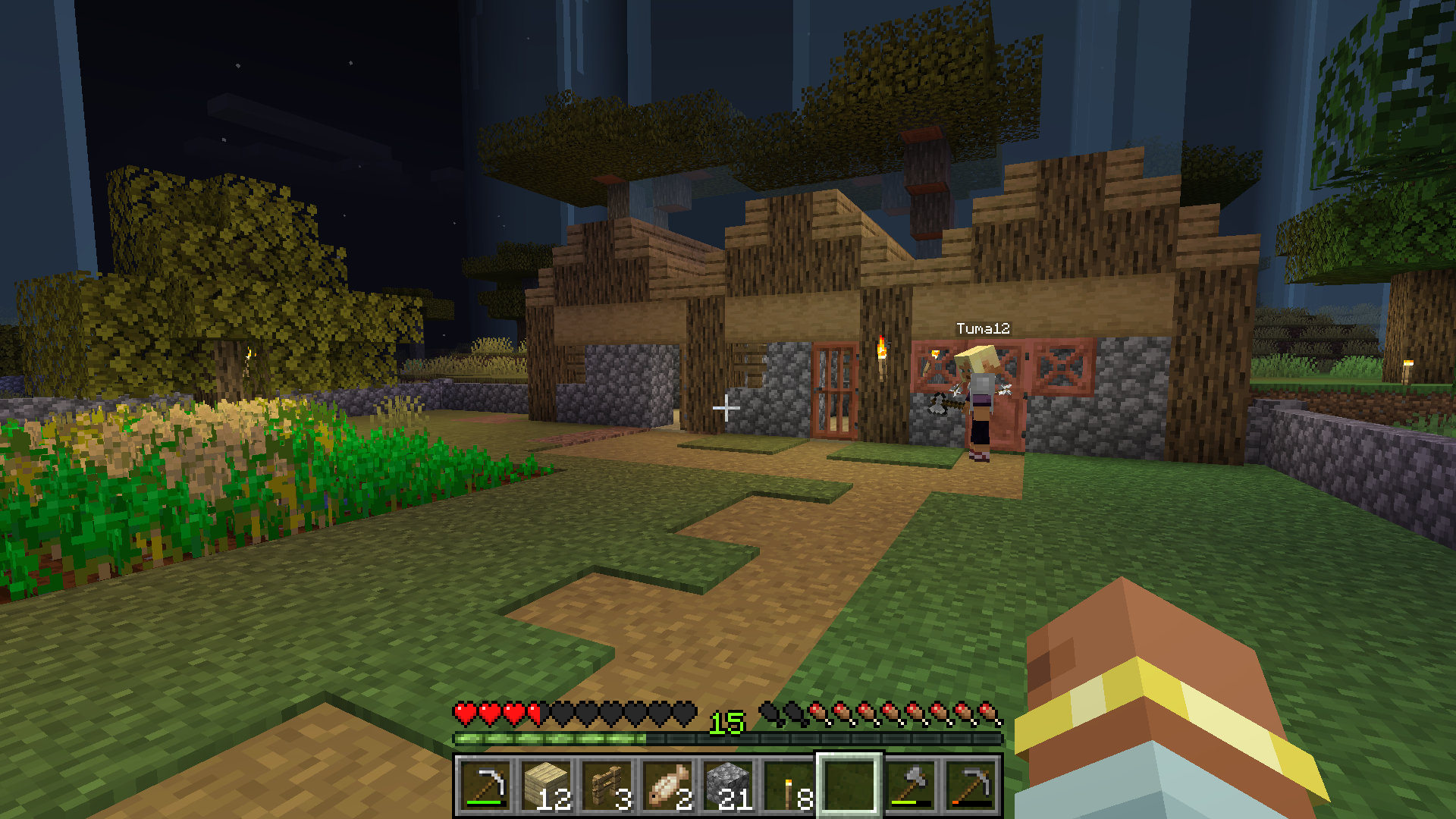The image size is (1456, 819).
Task: Select the nearly broken pickaxe slot
Action: coord(971,785)
